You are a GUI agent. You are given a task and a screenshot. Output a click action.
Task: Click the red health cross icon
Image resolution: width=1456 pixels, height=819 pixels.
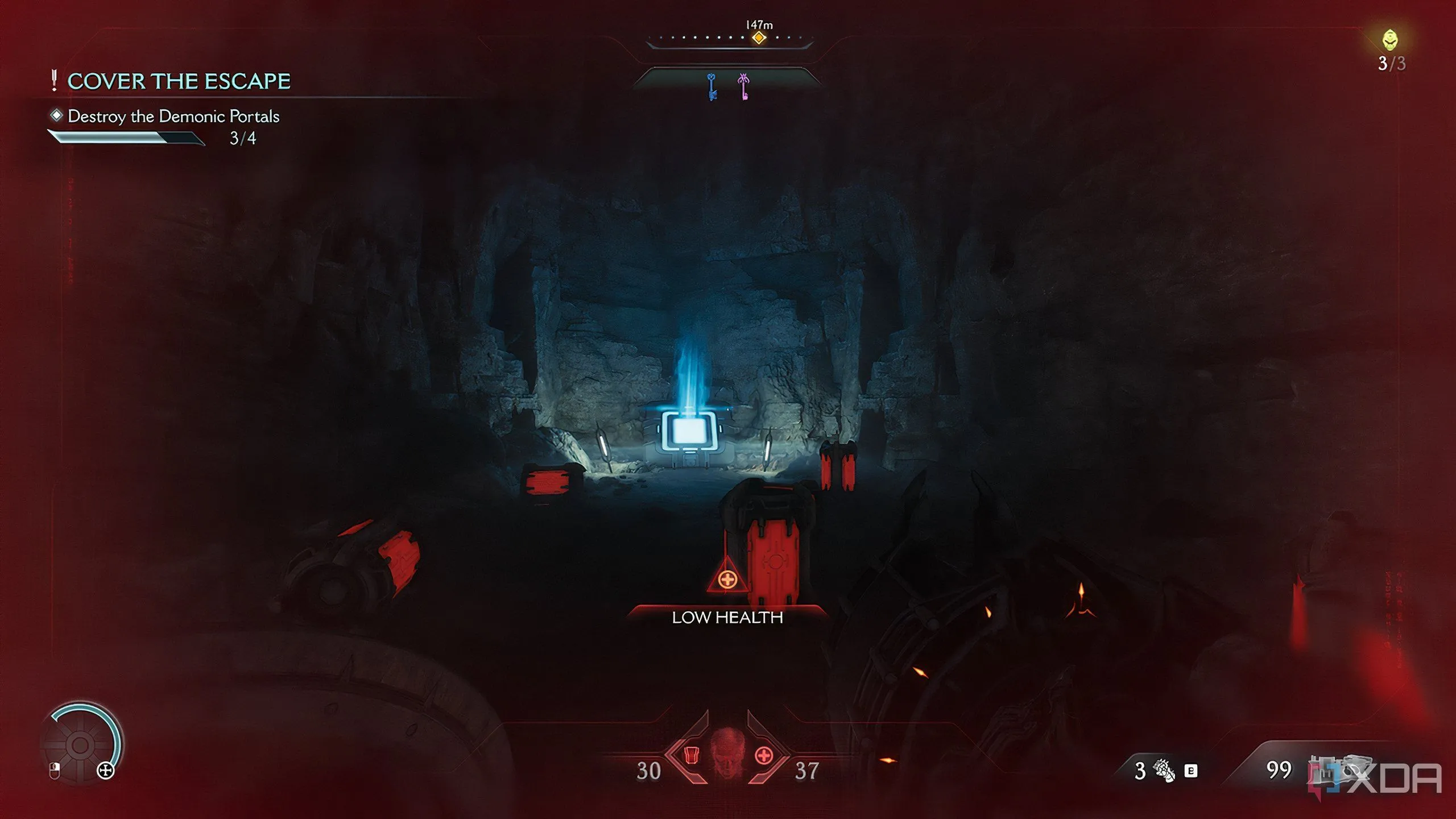(763, 755)
